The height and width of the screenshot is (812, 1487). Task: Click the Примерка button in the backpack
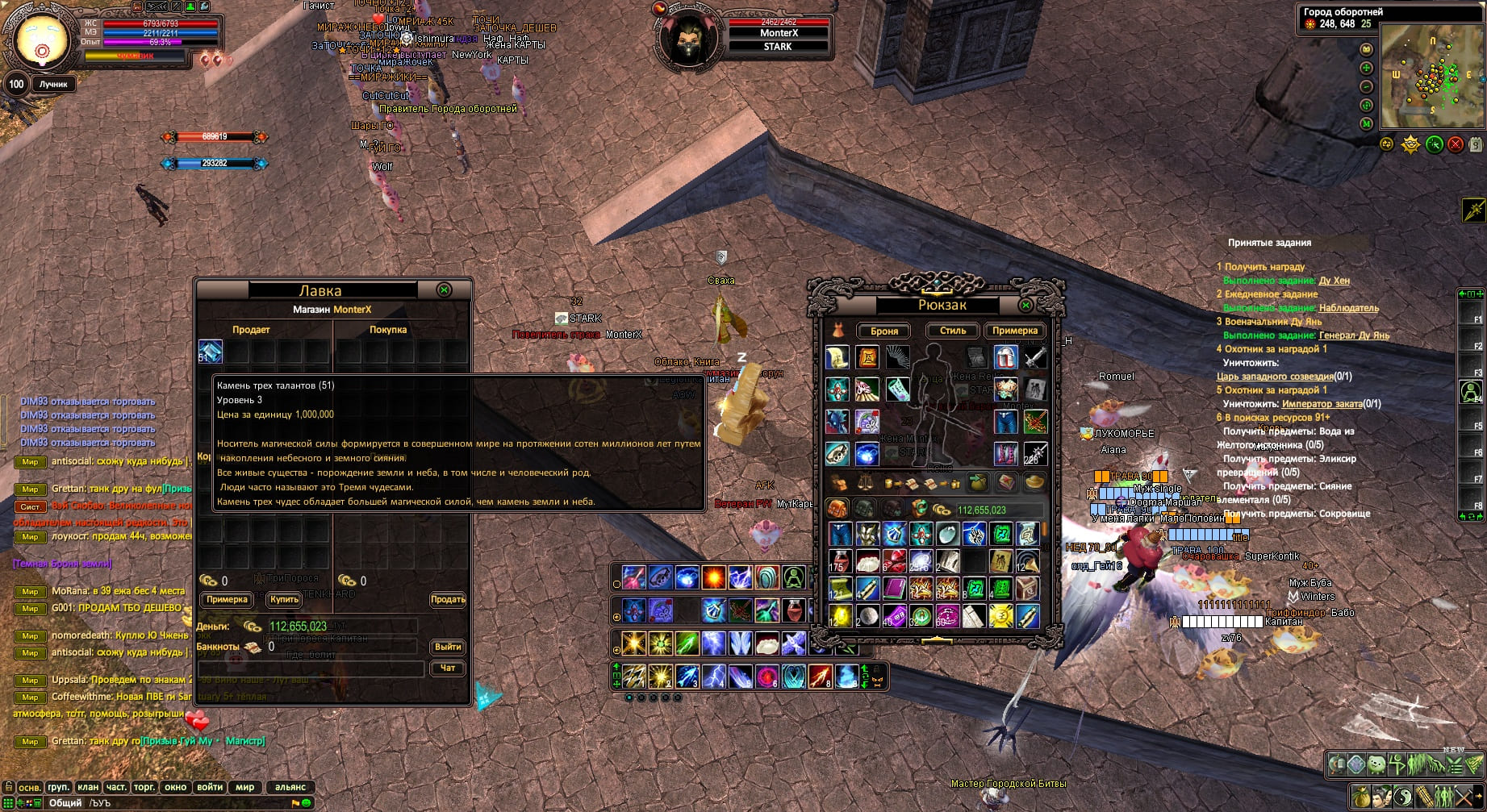tap(1014, 331)
